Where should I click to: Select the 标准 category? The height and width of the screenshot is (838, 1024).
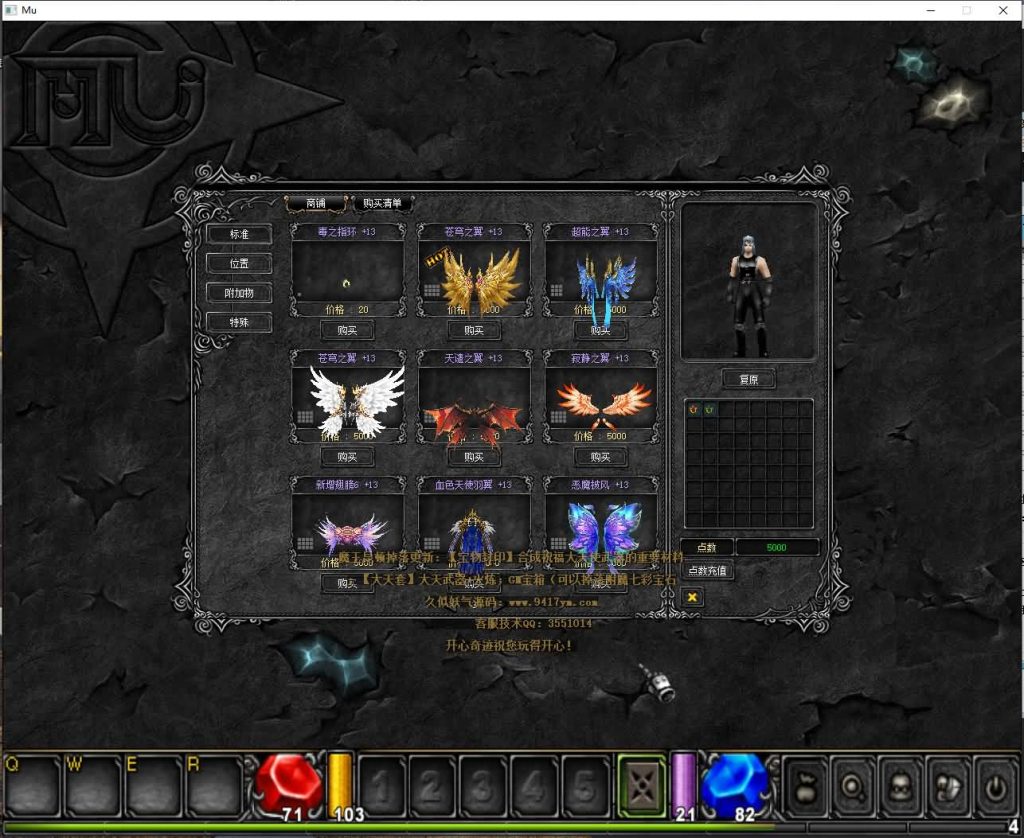pyautogui.click(x=239, y=234)
